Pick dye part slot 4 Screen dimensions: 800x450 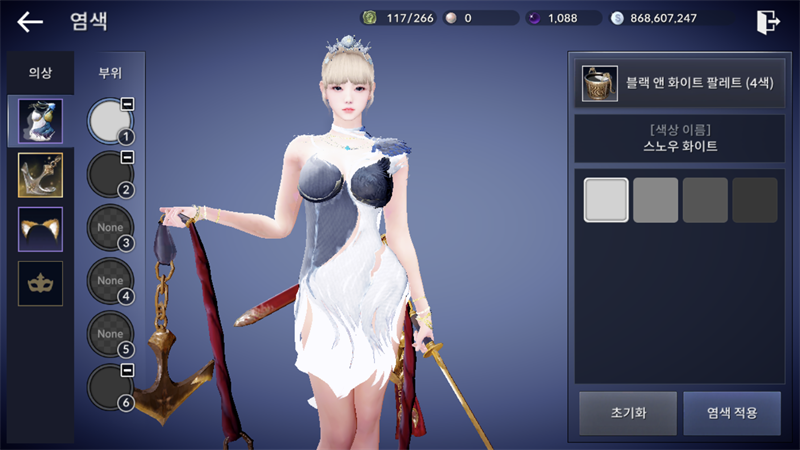tap(110, 281)
